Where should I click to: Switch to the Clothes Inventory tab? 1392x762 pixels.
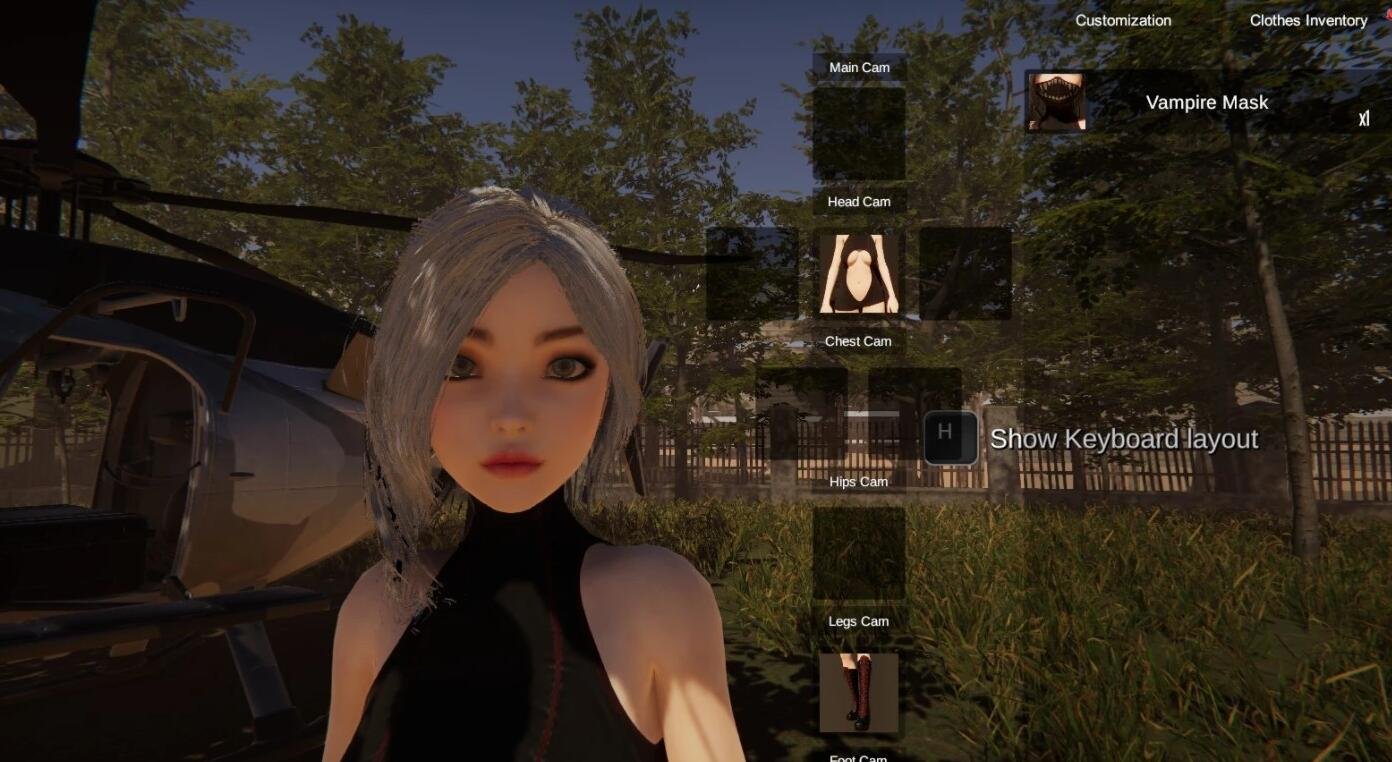(x=1307, y=20)
